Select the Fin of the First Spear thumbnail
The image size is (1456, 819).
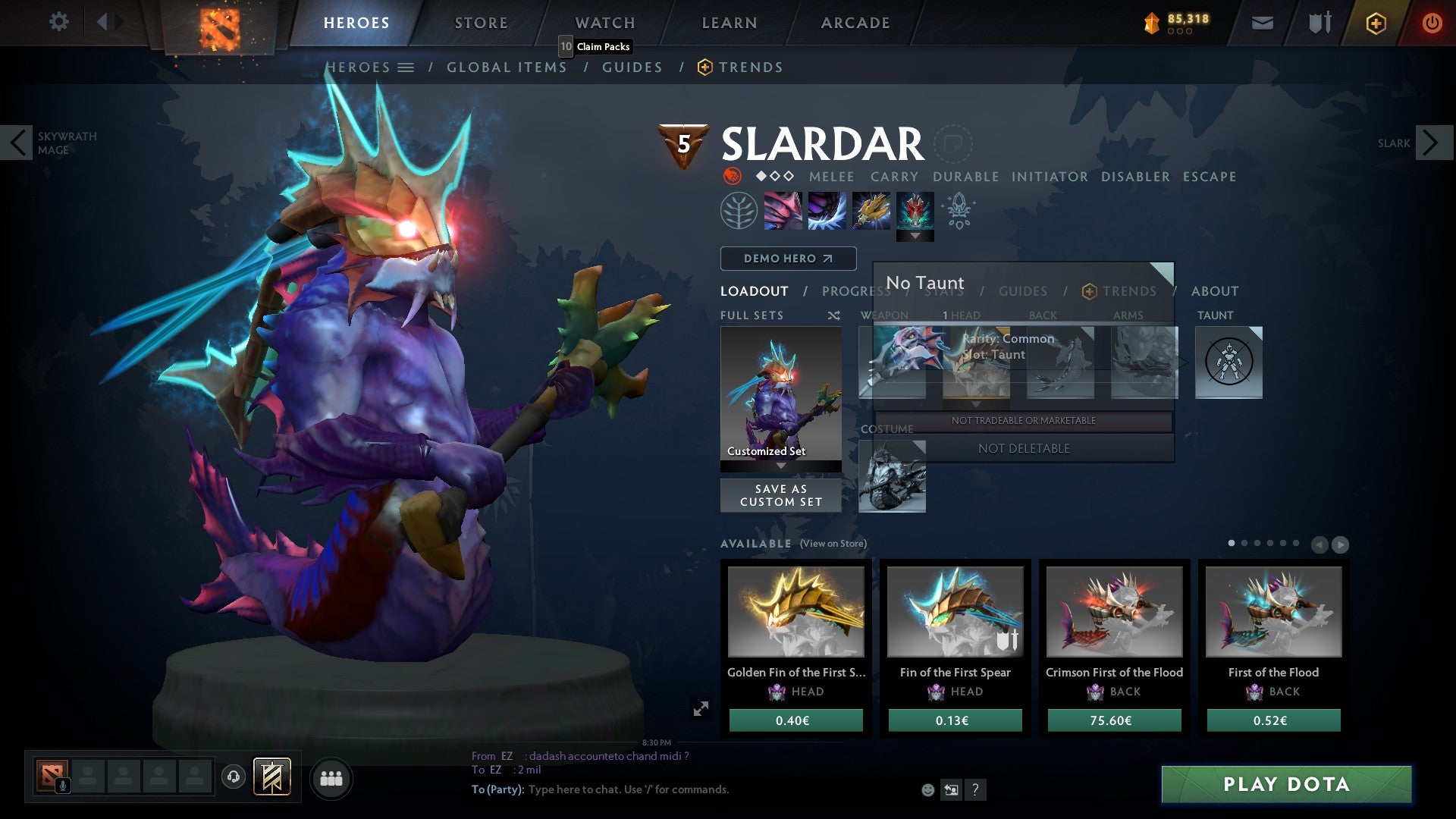[x=954, y=611]
